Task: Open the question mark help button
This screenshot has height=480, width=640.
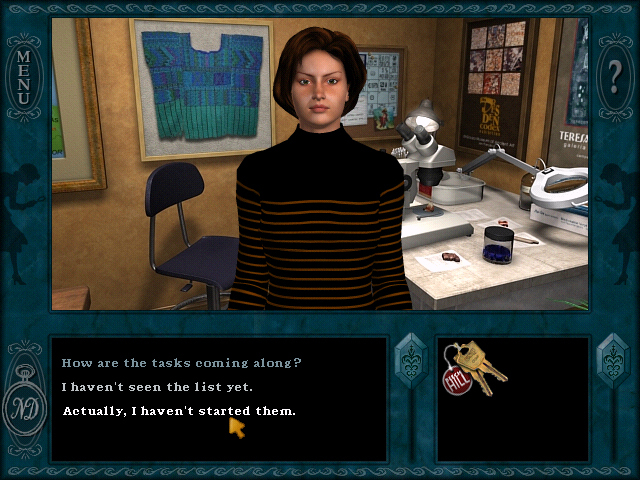Action: [614, 75]
